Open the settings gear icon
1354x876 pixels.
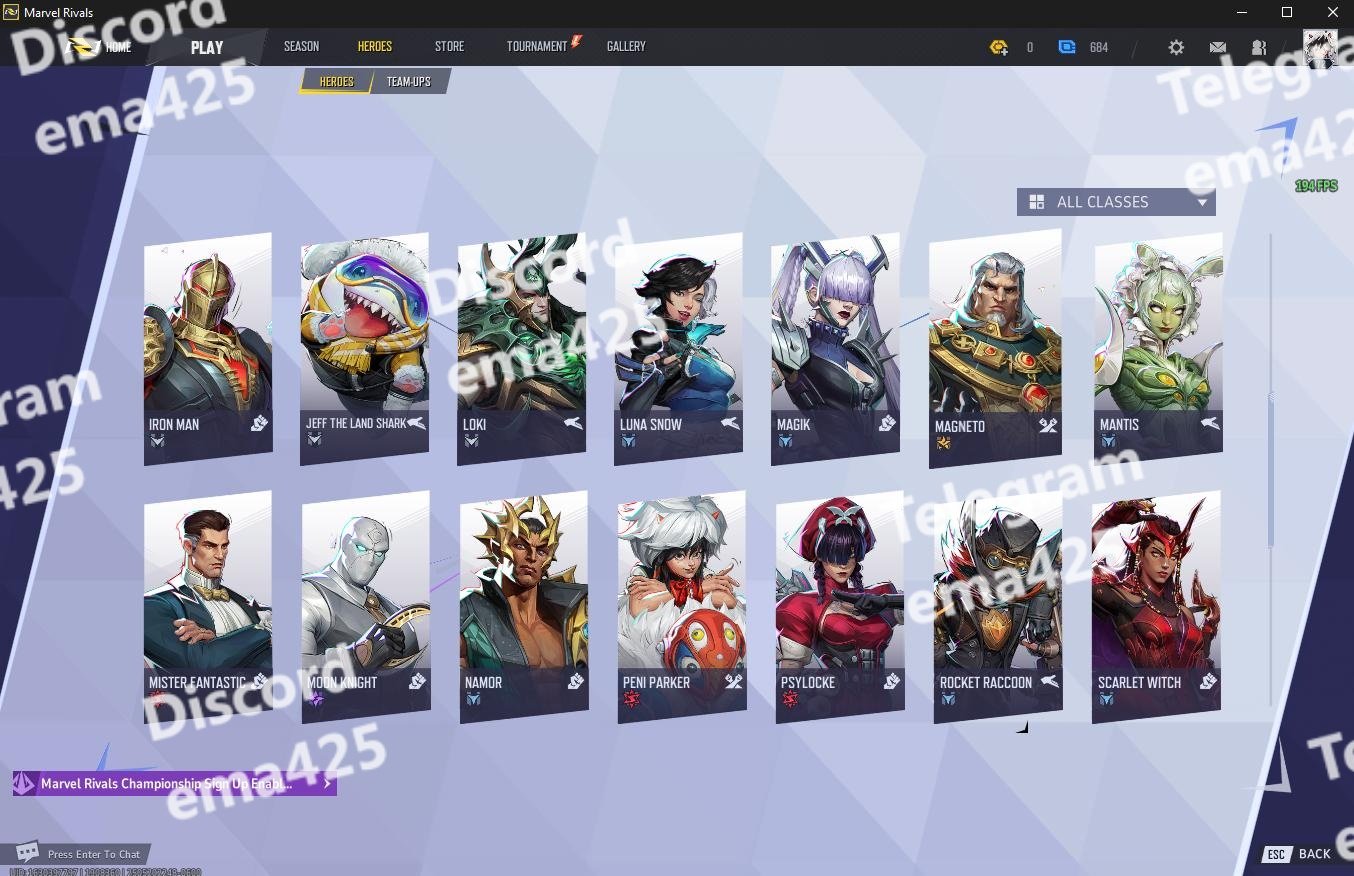coord(1176,47)
